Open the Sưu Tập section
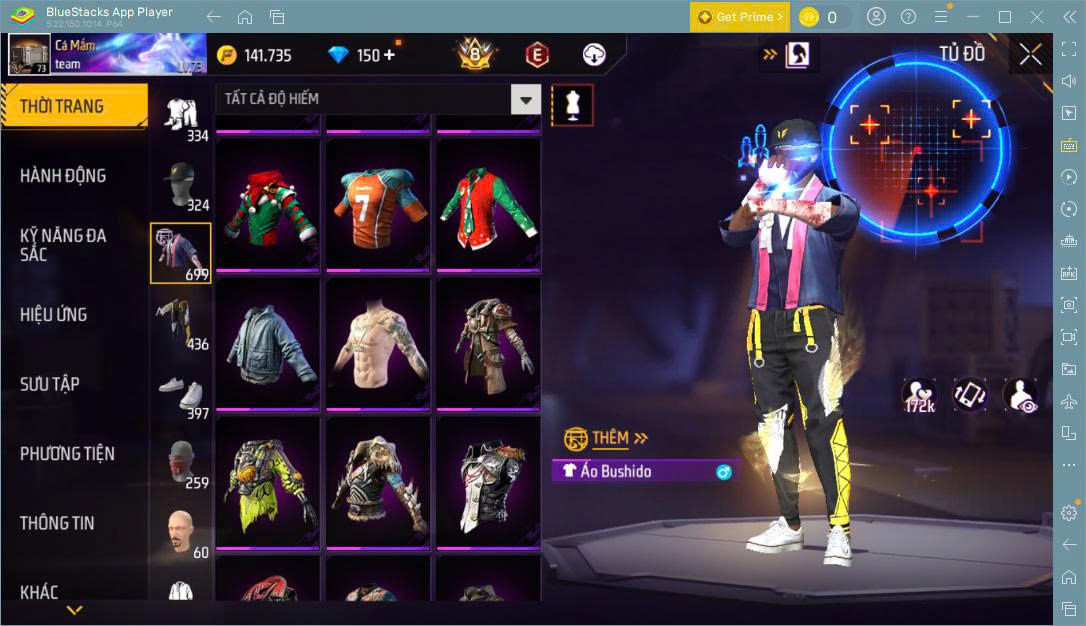This screenshot has height=626, width=1086. coord(50,384)
